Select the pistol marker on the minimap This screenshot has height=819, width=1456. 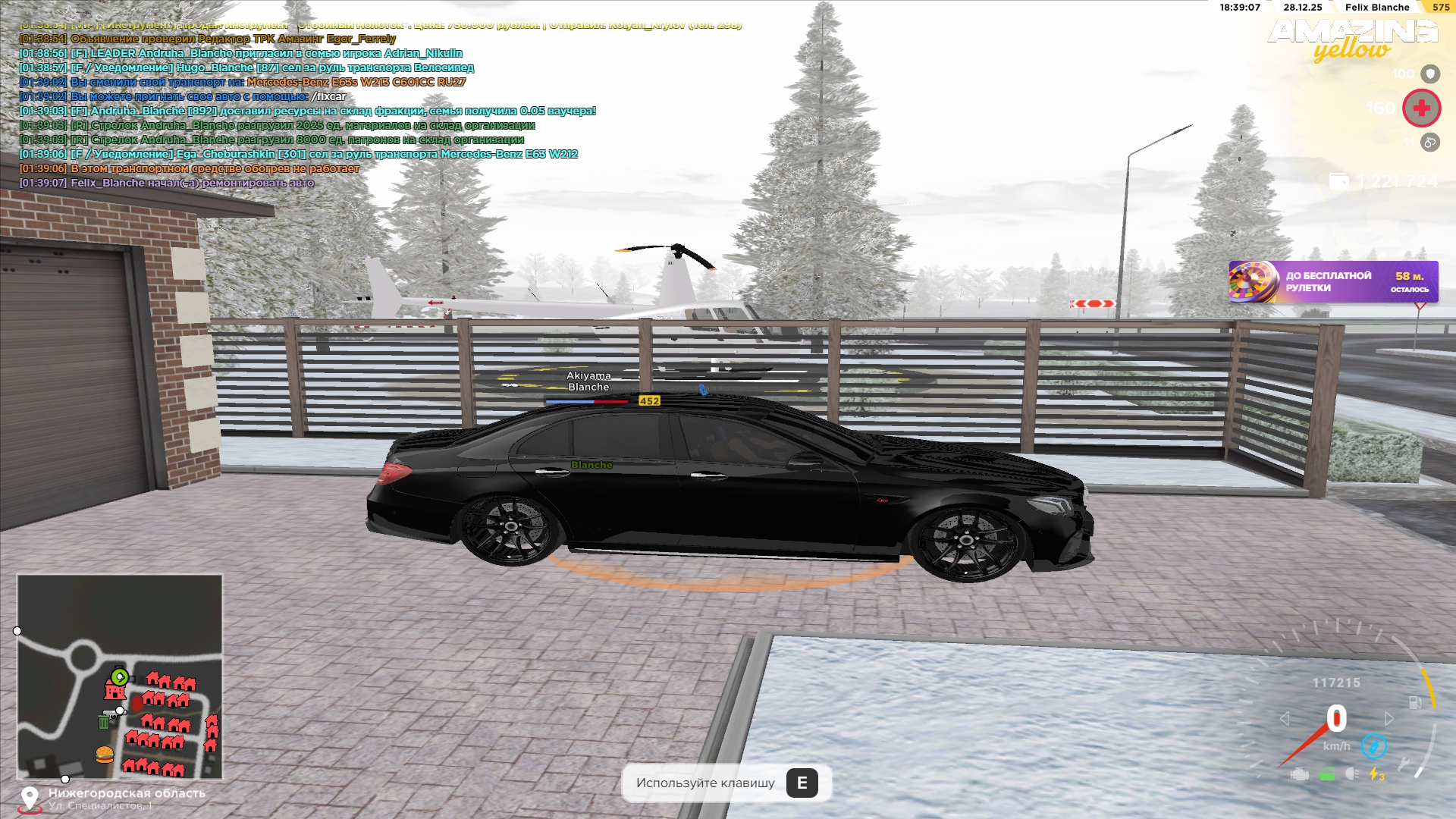(x=111, y=712)
